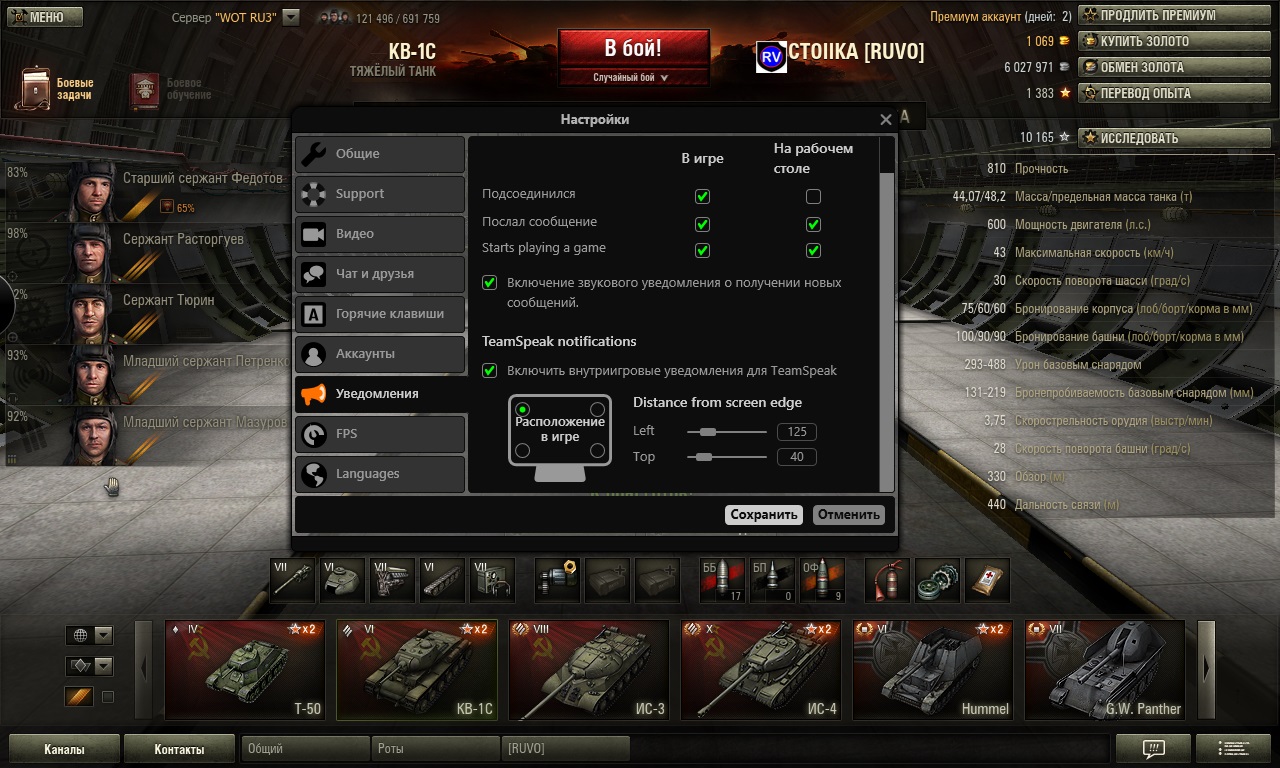
Task: Cancel changes with the Отменить button
Action: [849, 515]
